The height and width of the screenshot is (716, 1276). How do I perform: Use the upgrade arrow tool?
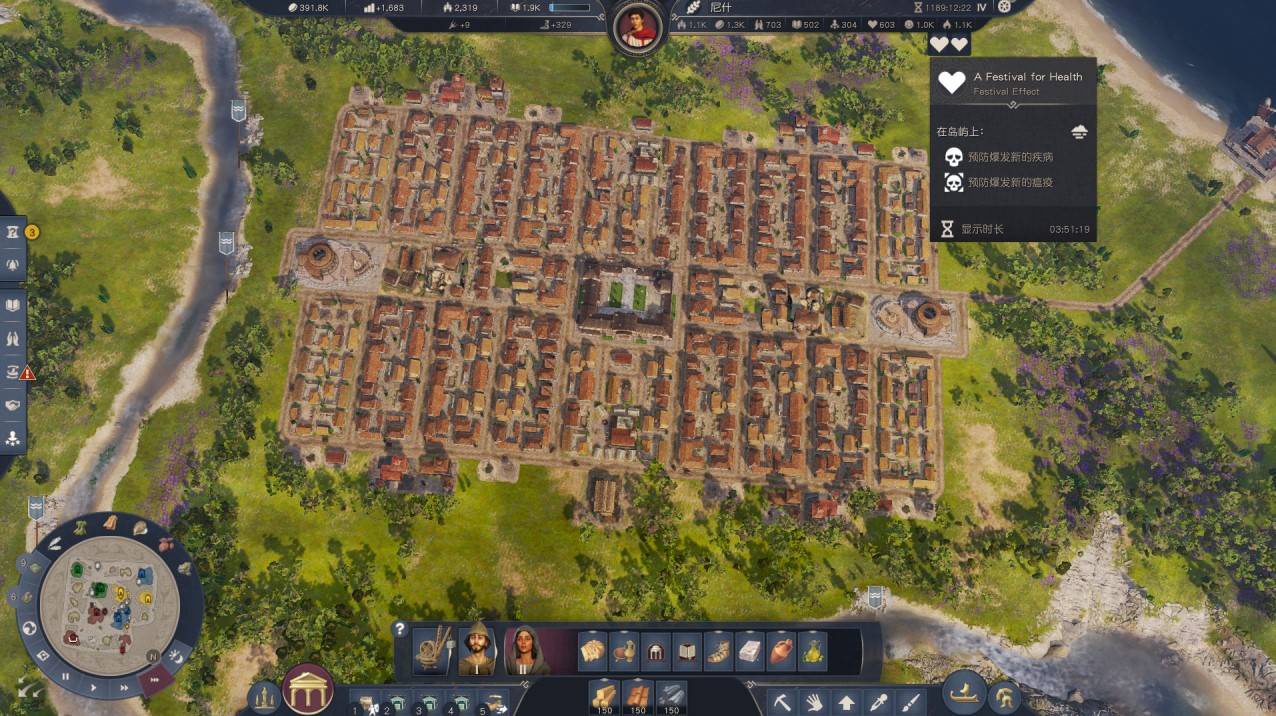pos(846,701)
